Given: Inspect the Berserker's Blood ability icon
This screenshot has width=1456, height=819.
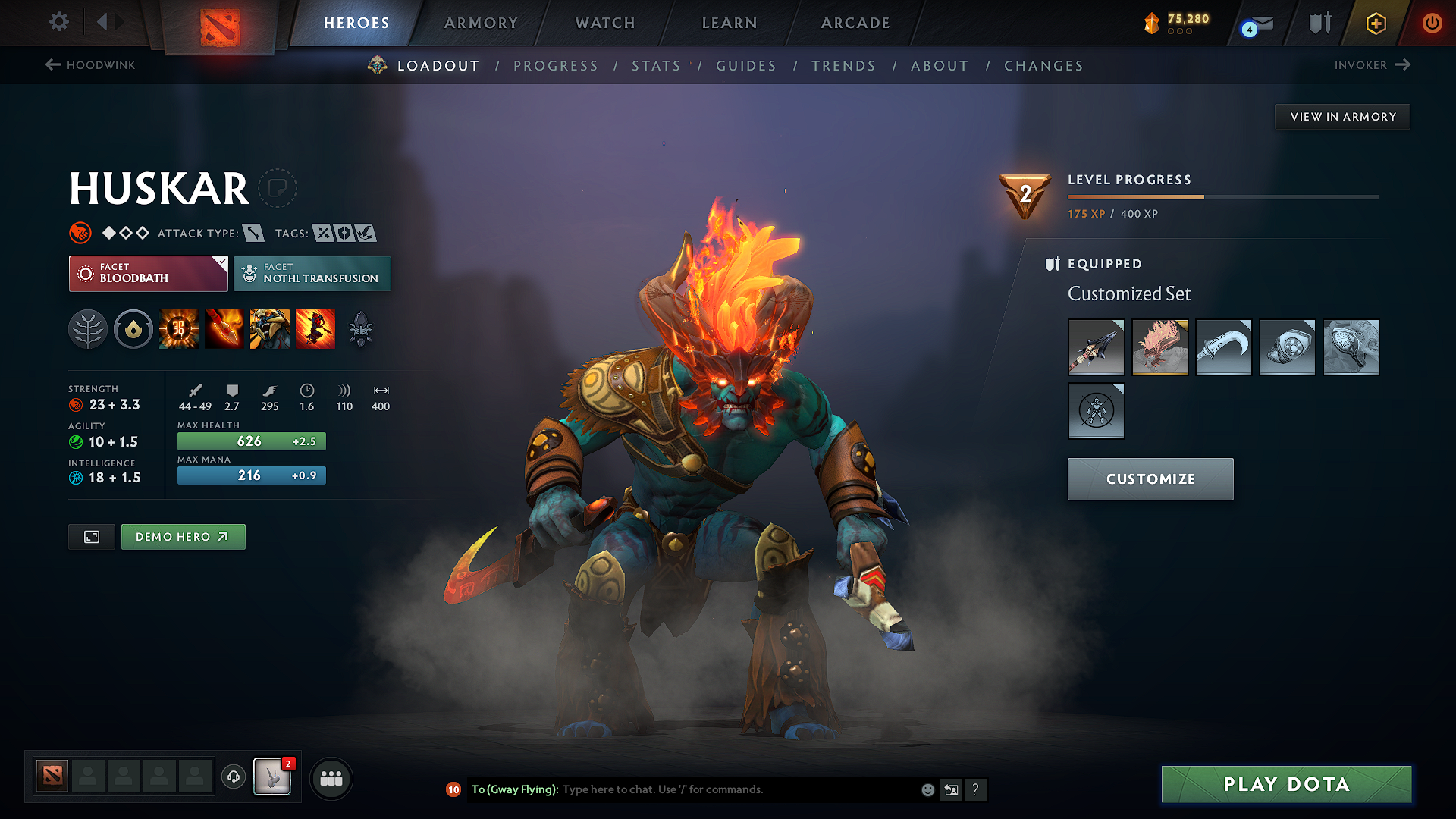Looking at the screenshot, I should (x=270, y=329).
